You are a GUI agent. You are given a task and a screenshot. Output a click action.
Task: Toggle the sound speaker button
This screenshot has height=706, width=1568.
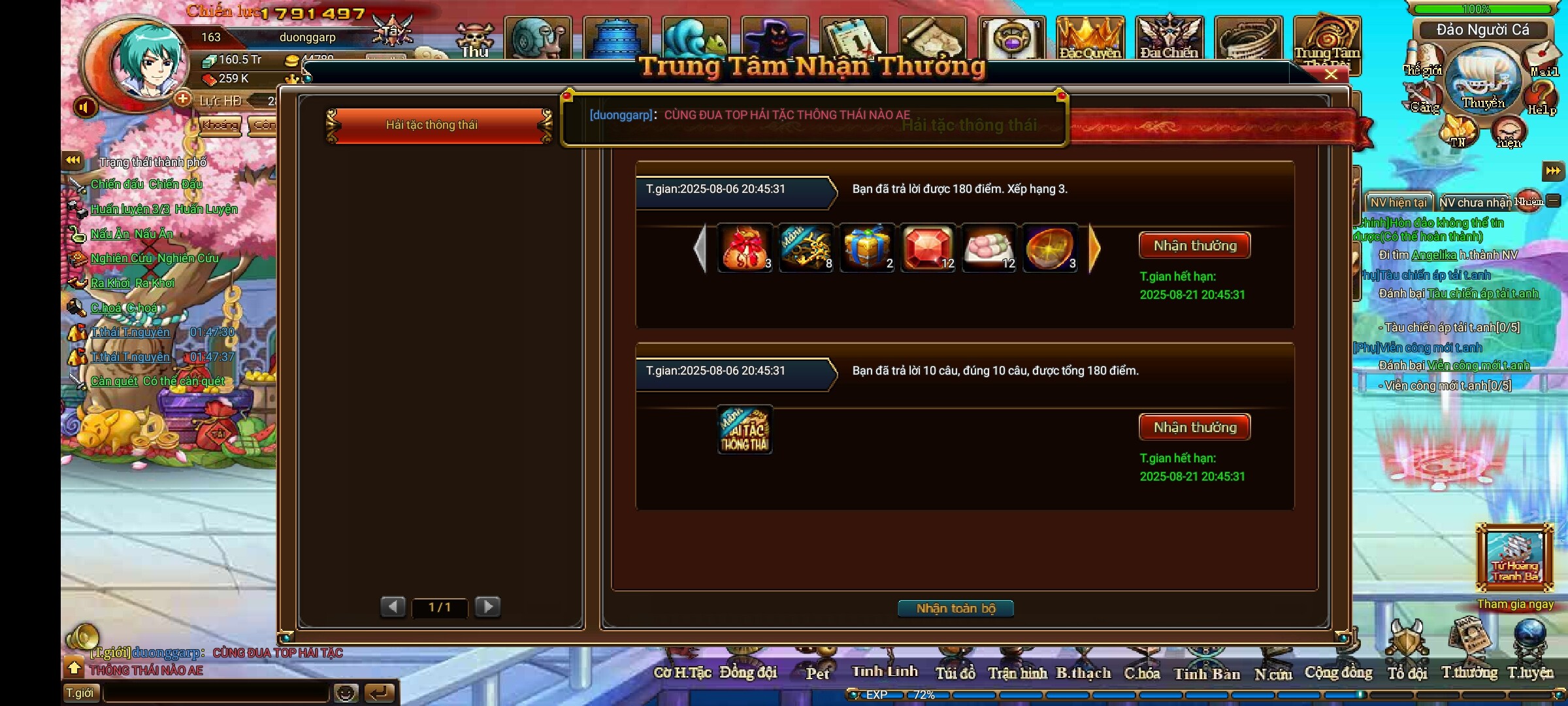click(84, 107)
